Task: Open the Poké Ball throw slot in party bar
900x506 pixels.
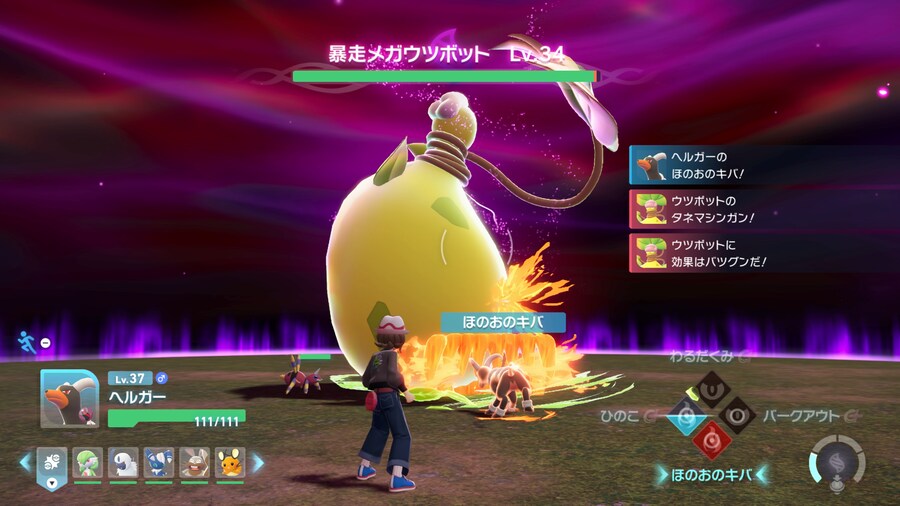Action: pos(52,464)
